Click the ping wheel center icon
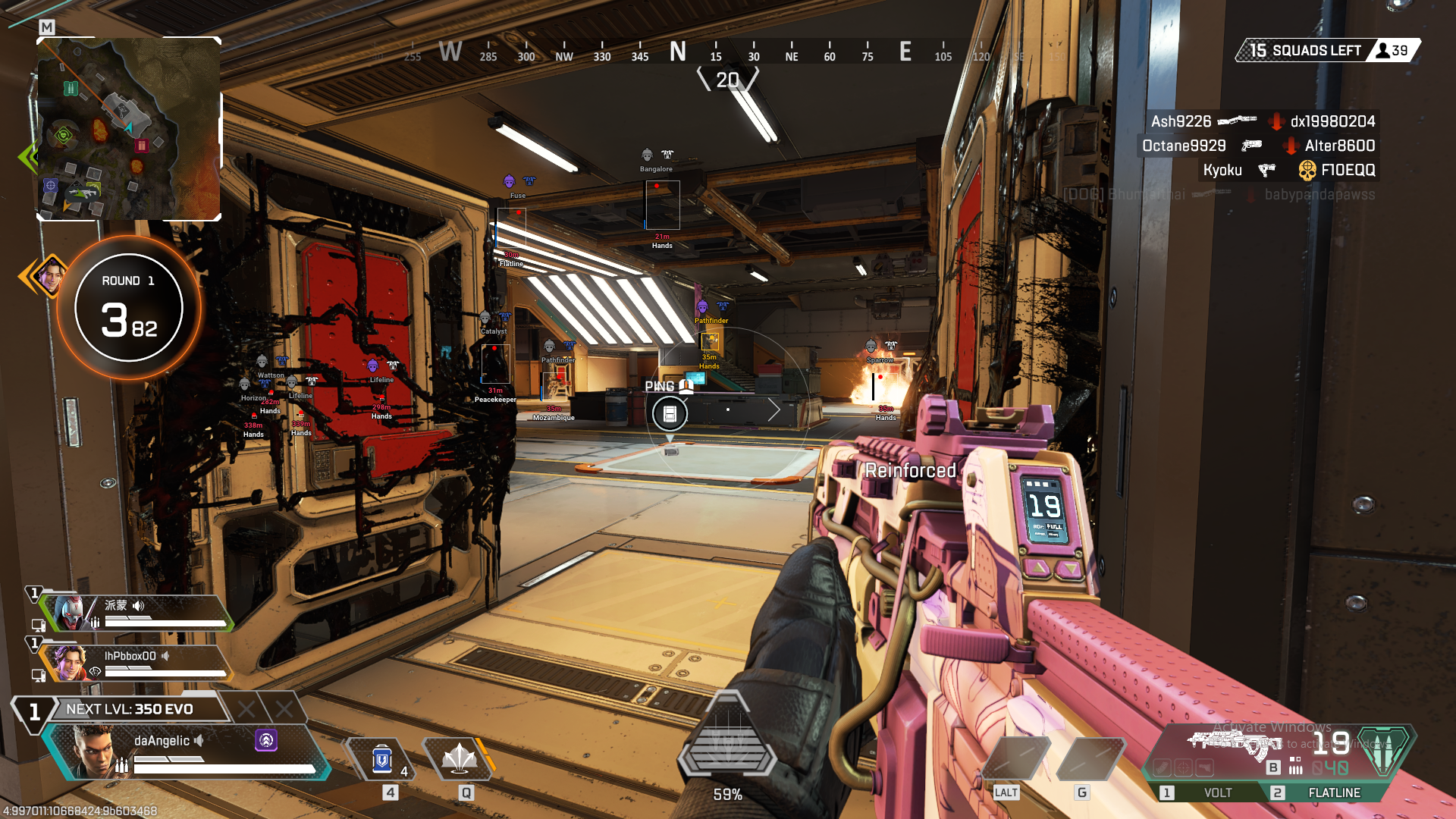 pyautogui.click(x=670, y=413)
